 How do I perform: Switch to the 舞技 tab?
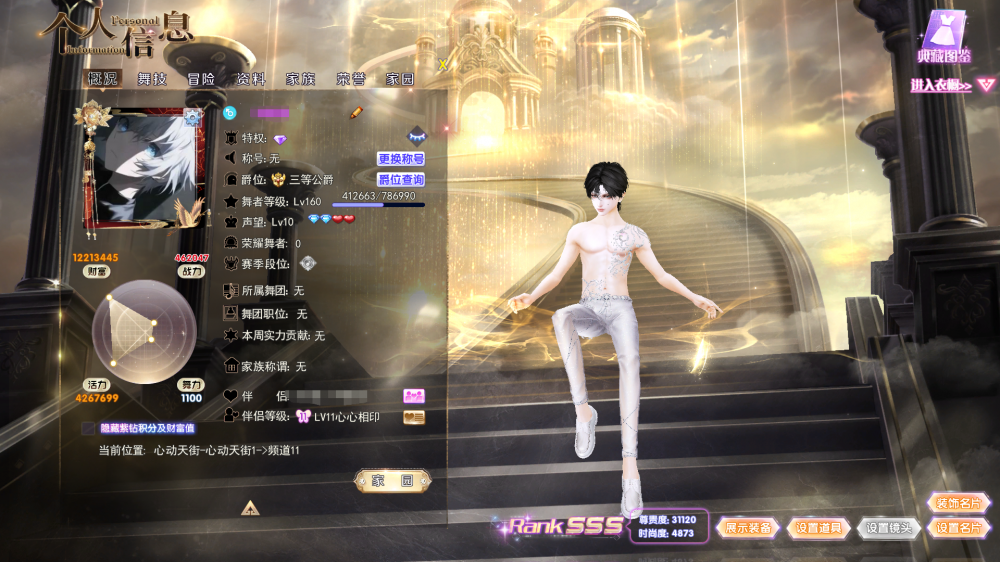[152, 79]
